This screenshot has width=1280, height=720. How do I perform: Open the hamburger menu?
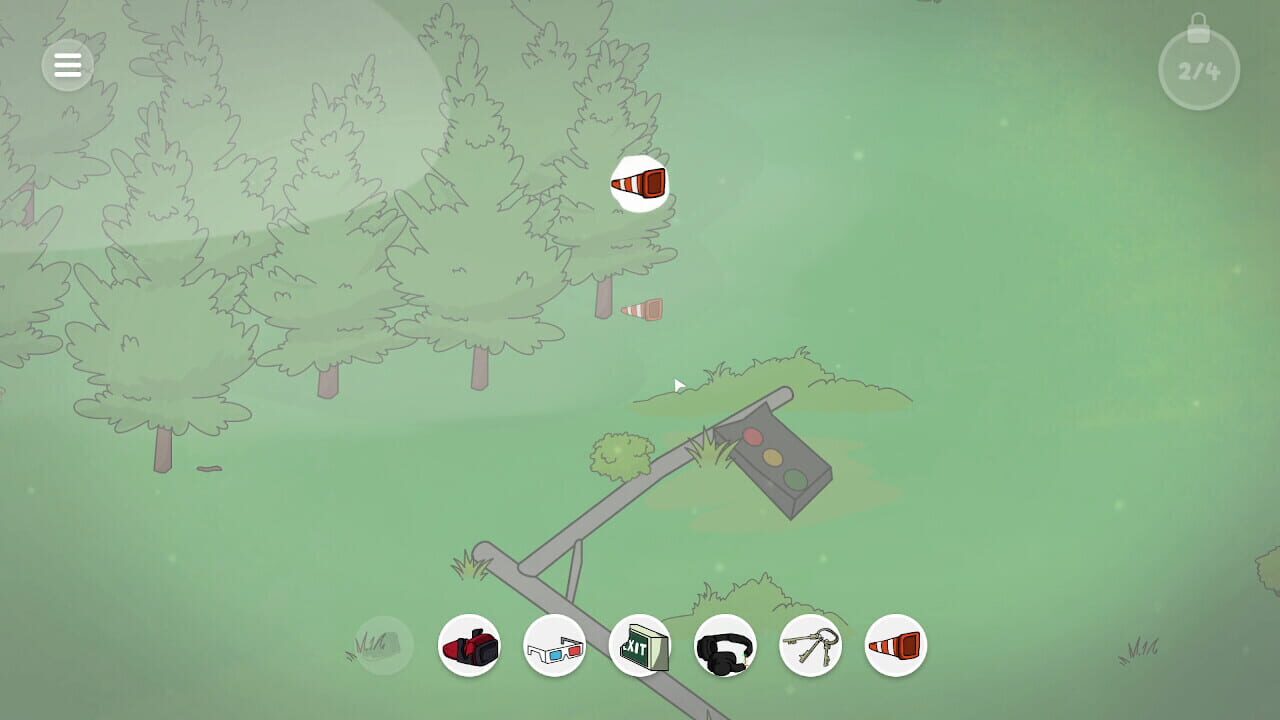68,65
